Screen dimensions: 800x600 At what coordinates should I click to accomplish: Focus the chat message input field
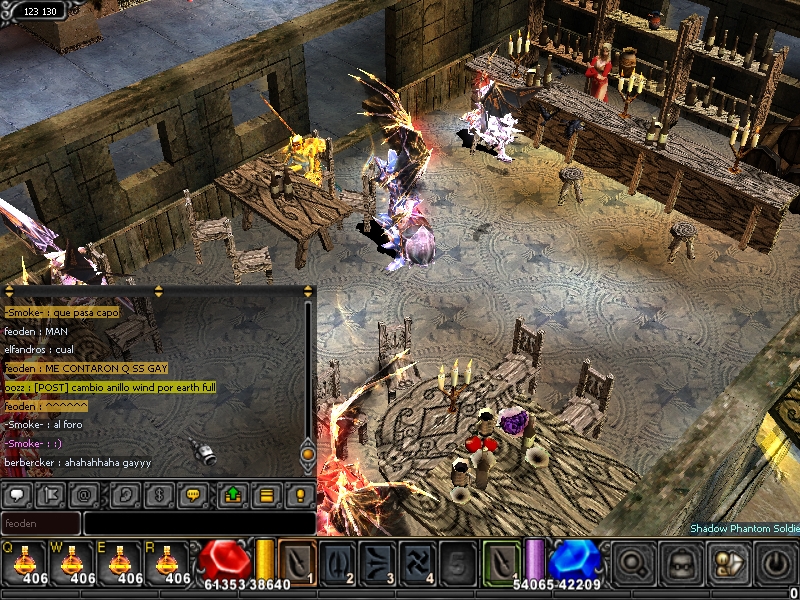pyautogui.click(x=198, y=523)
